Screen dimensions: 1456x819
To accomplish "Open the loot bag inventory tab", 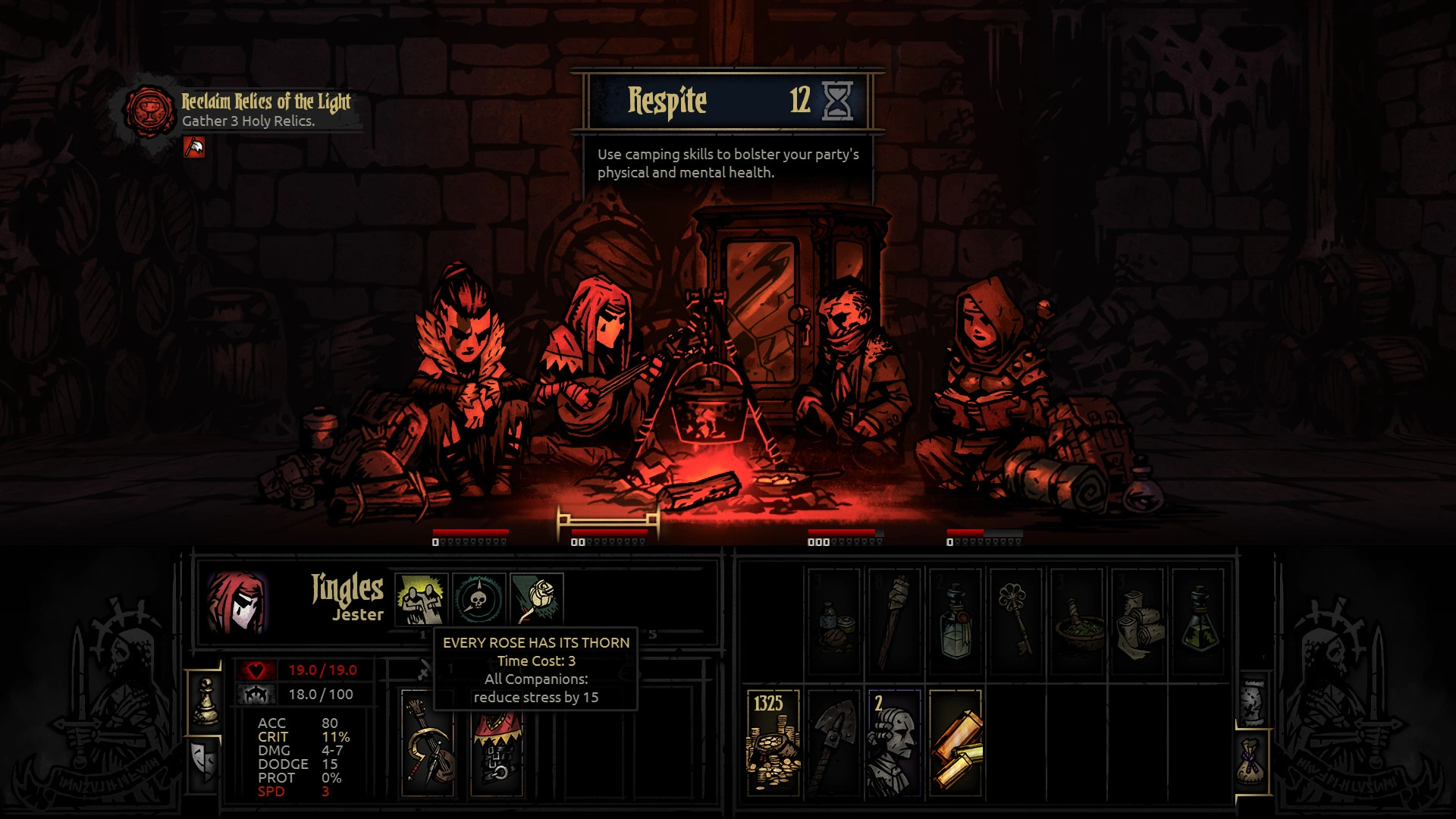I will click(x=1253, y=762).
